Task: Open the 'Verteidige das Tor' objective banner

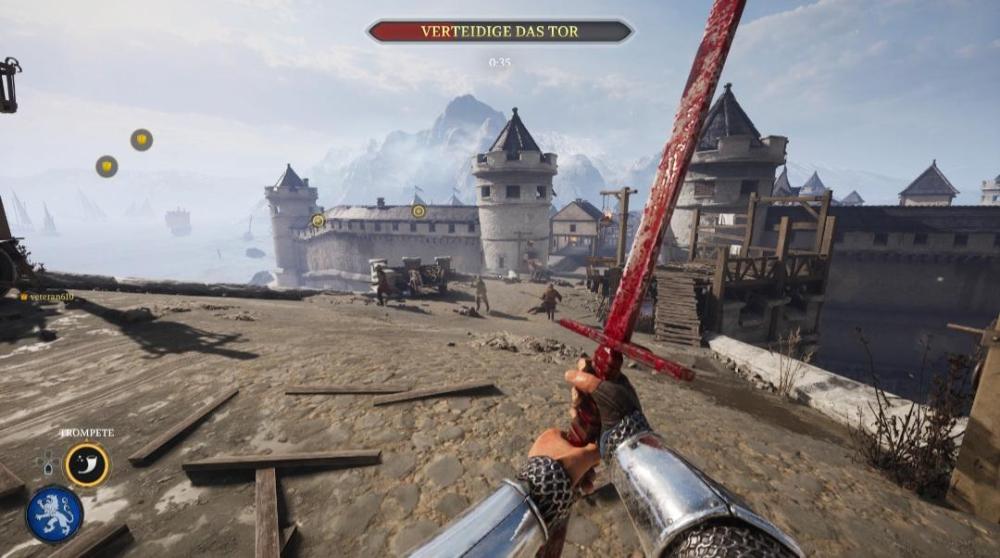Action: point(500,32)
